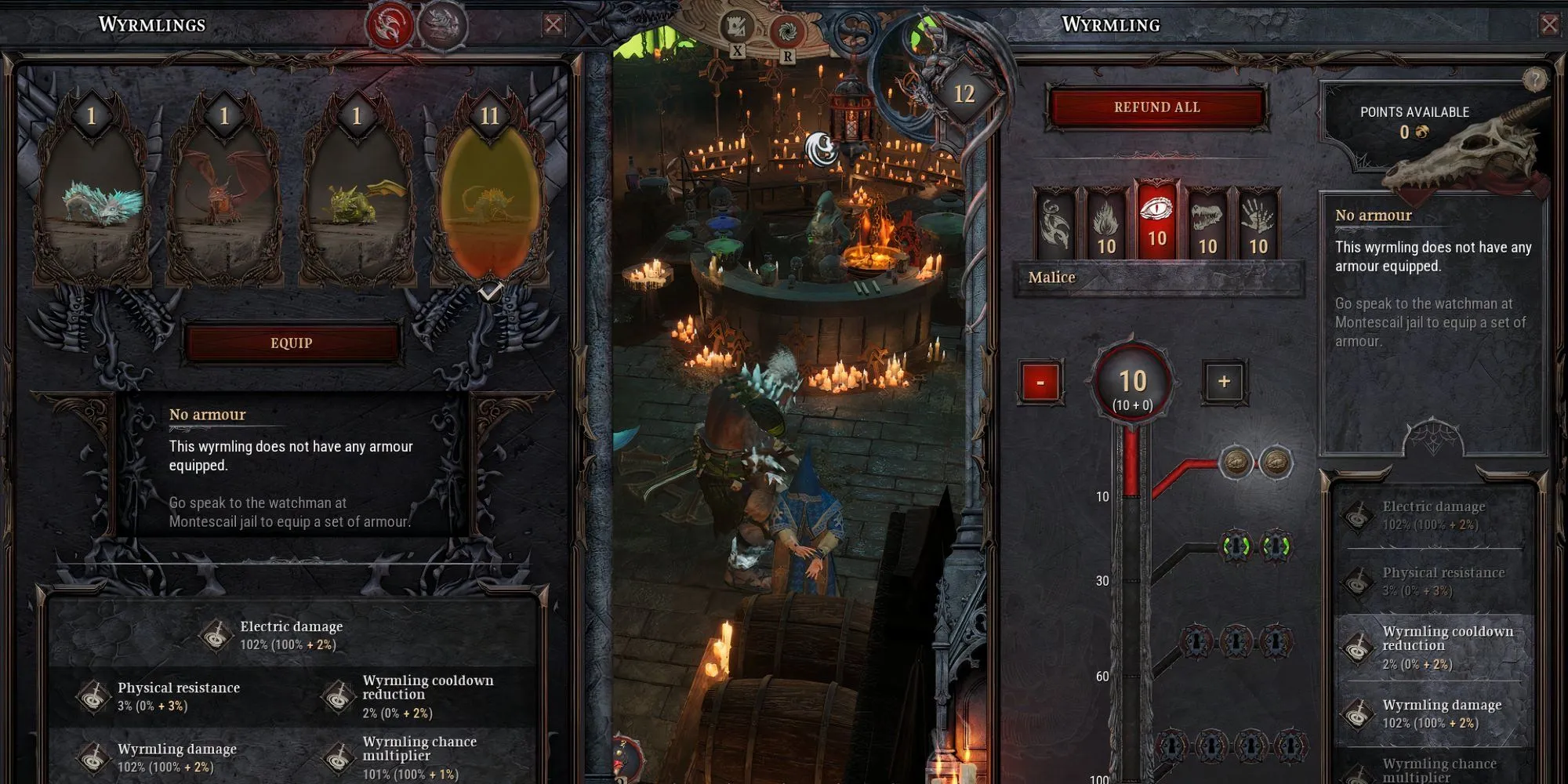Image resolution: width=1568 pixels, height=784 pixels.
Task: Select the Wyrmling cooldown reduction stat row
Action: 1435,648
